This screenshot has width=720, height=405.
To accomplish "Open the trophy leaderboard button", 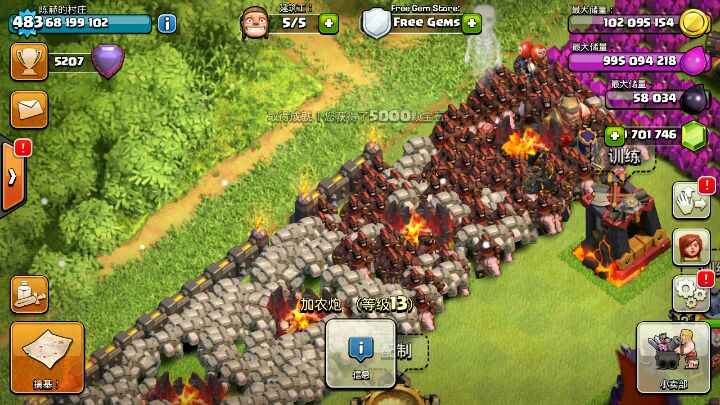I will [x=29, y=61].
